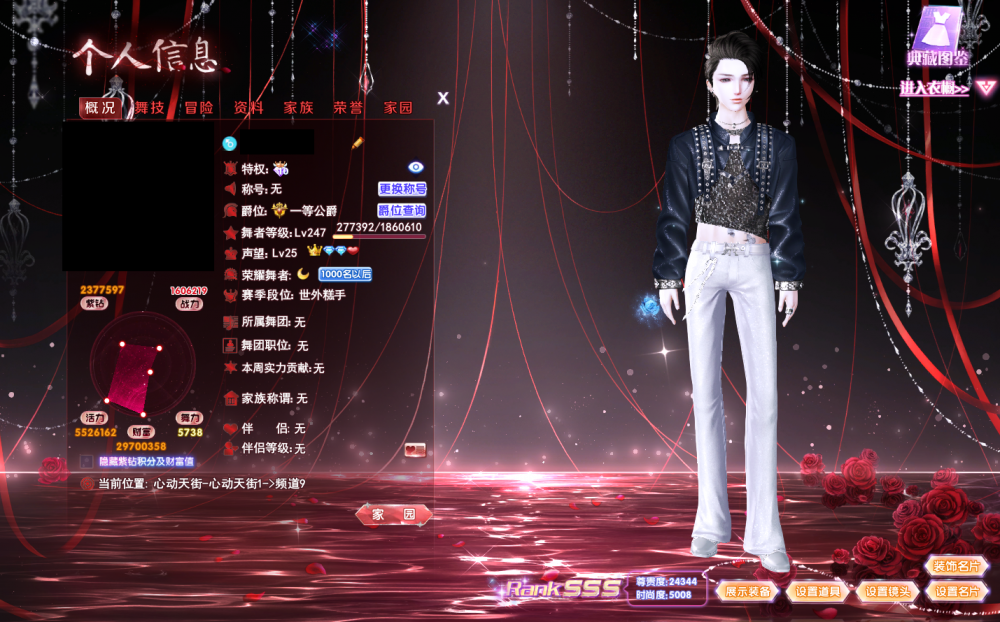Click the 设置镜头 camera button
The width and height of the screenshot is (1000, 622).
(887, 592)
